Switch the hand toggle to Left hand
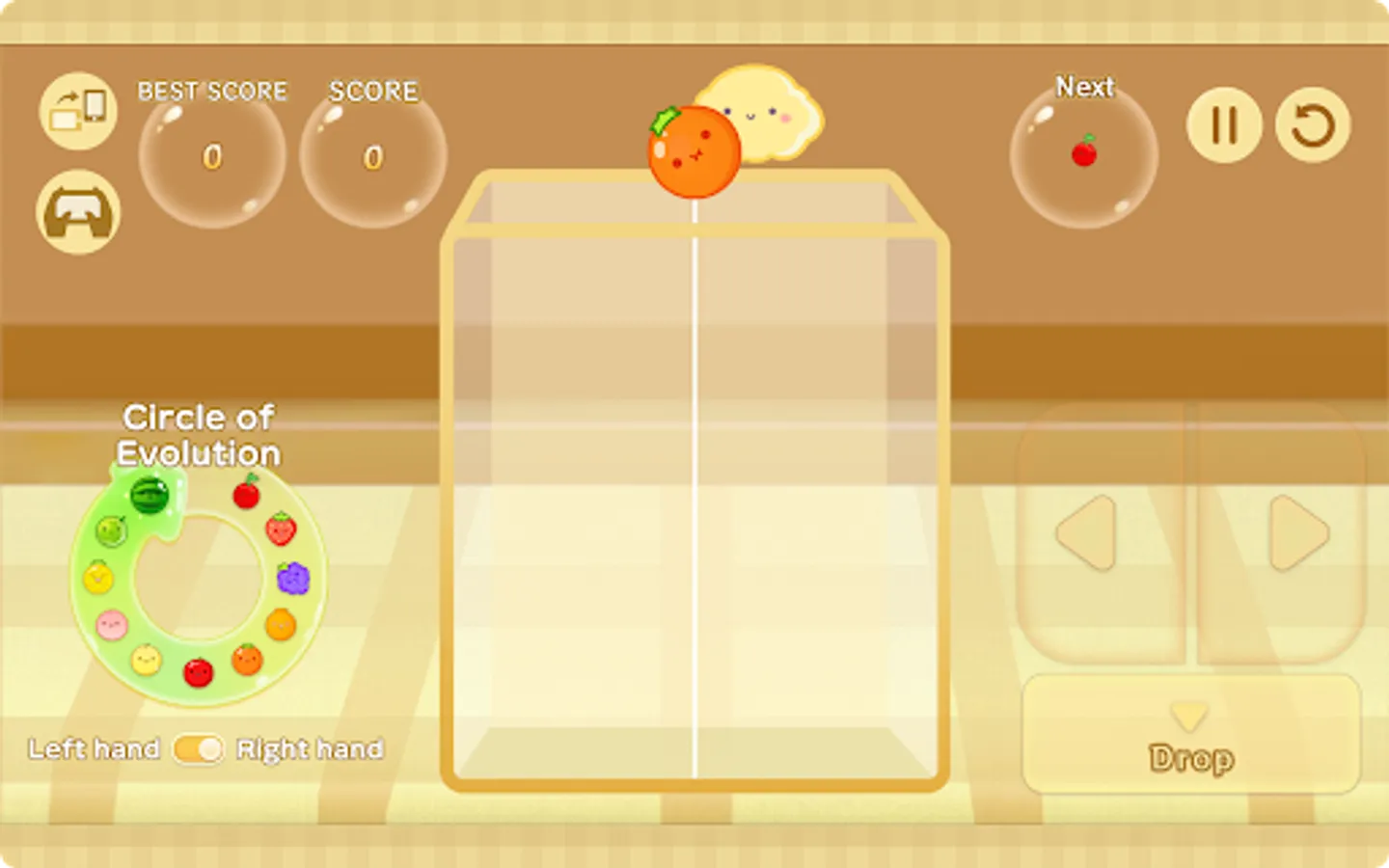 (x=197, y=749)
